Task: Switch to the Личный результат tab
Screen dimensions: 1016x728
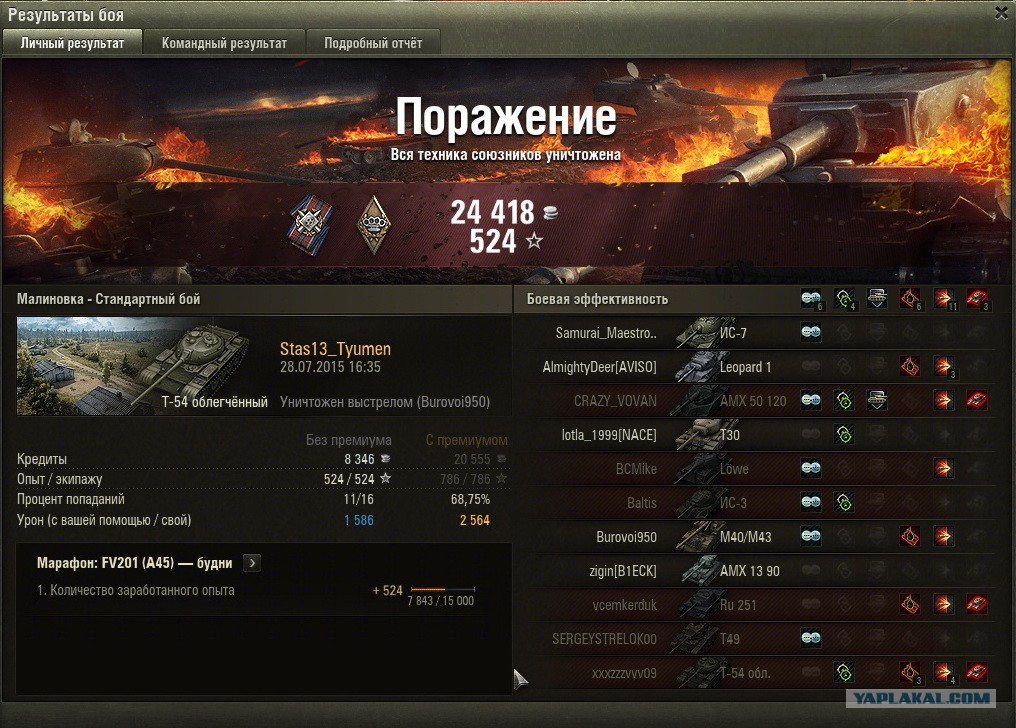Action: tap(73, 43)
